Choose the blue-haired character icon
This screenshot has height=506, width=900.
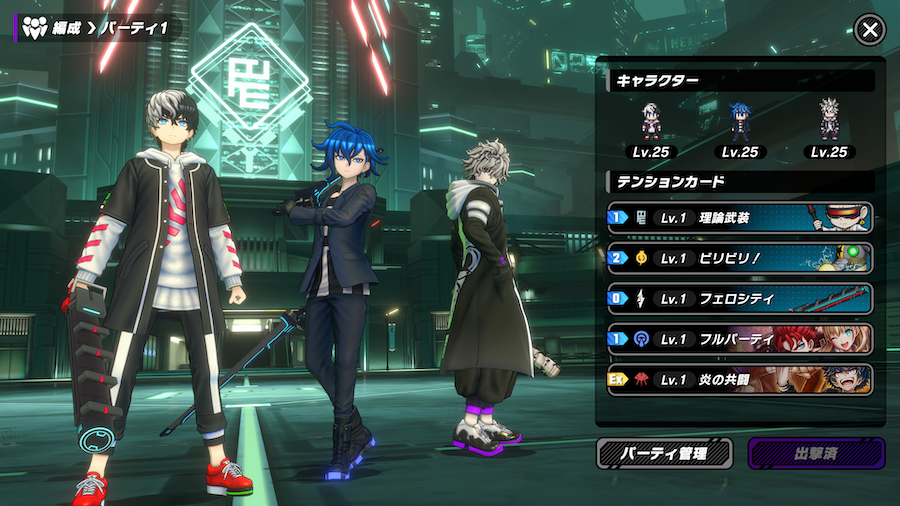tap(739, 124)
